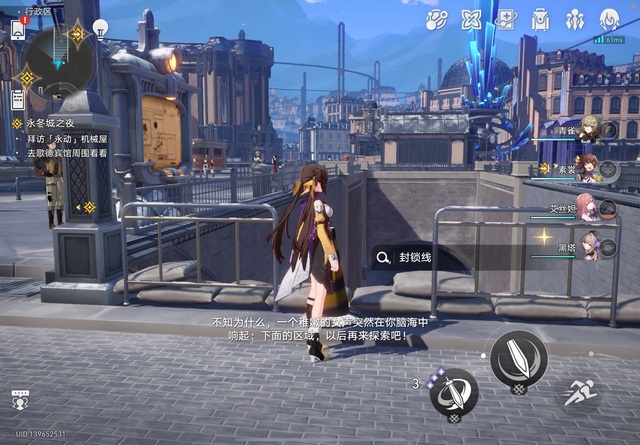Screen dimensions: 640x445
Task: Open the four-petal flower icon menu
Action: (472, 19)
